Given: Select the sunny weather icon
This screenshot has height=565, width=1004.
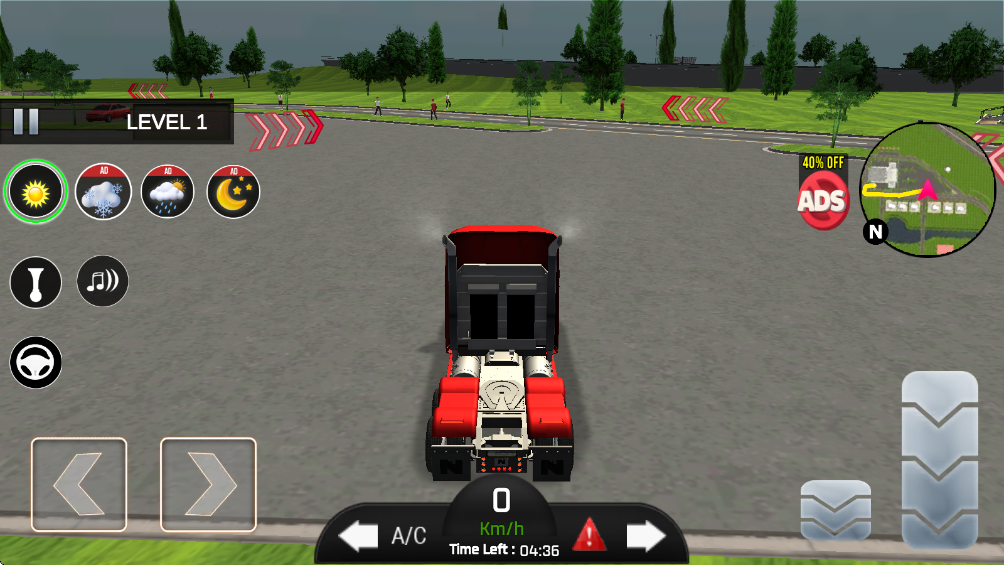Looking at the screenshot, I should click(37, 190).
